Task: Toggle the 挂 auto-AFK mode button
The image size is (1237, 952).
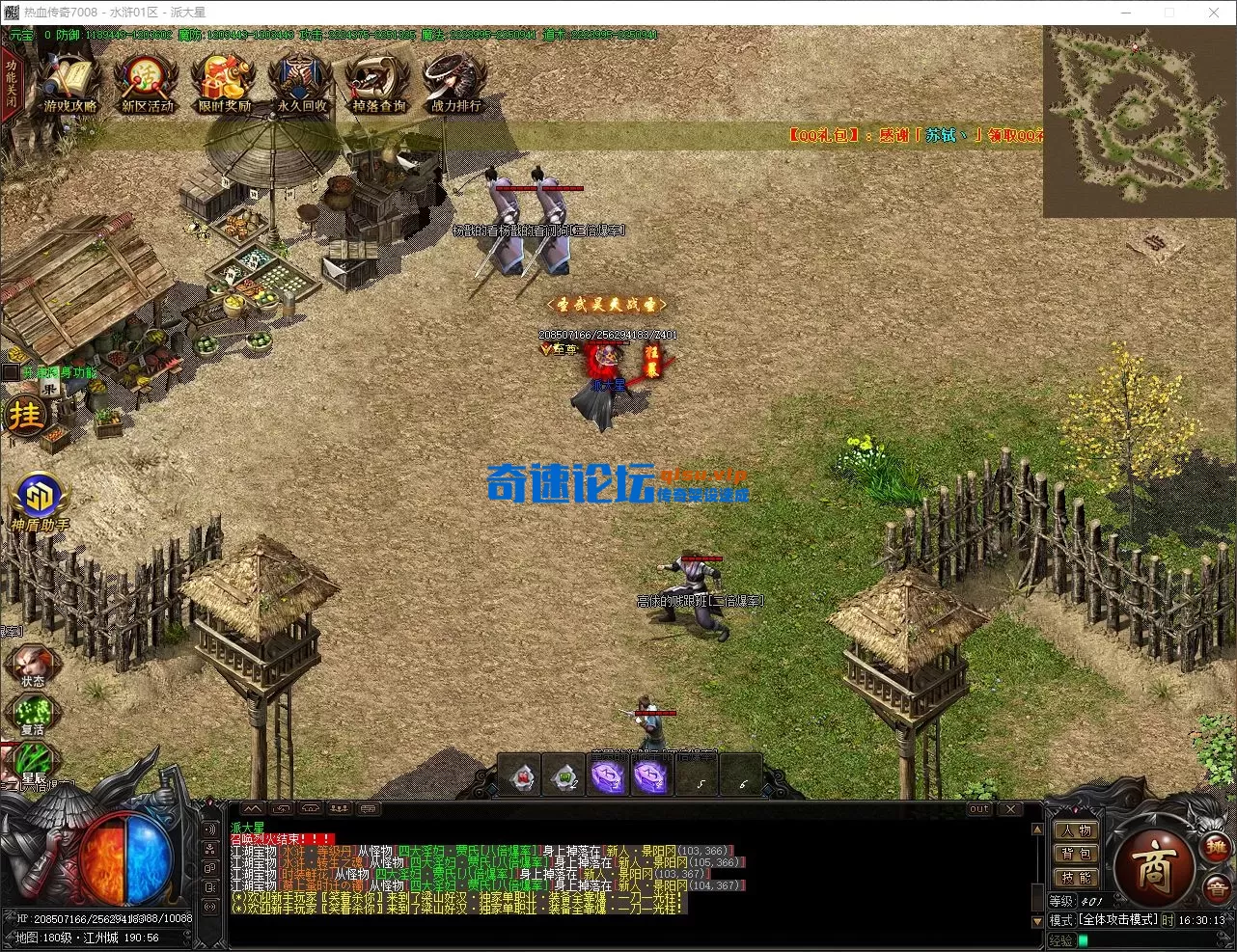Action: click(27, 415)
